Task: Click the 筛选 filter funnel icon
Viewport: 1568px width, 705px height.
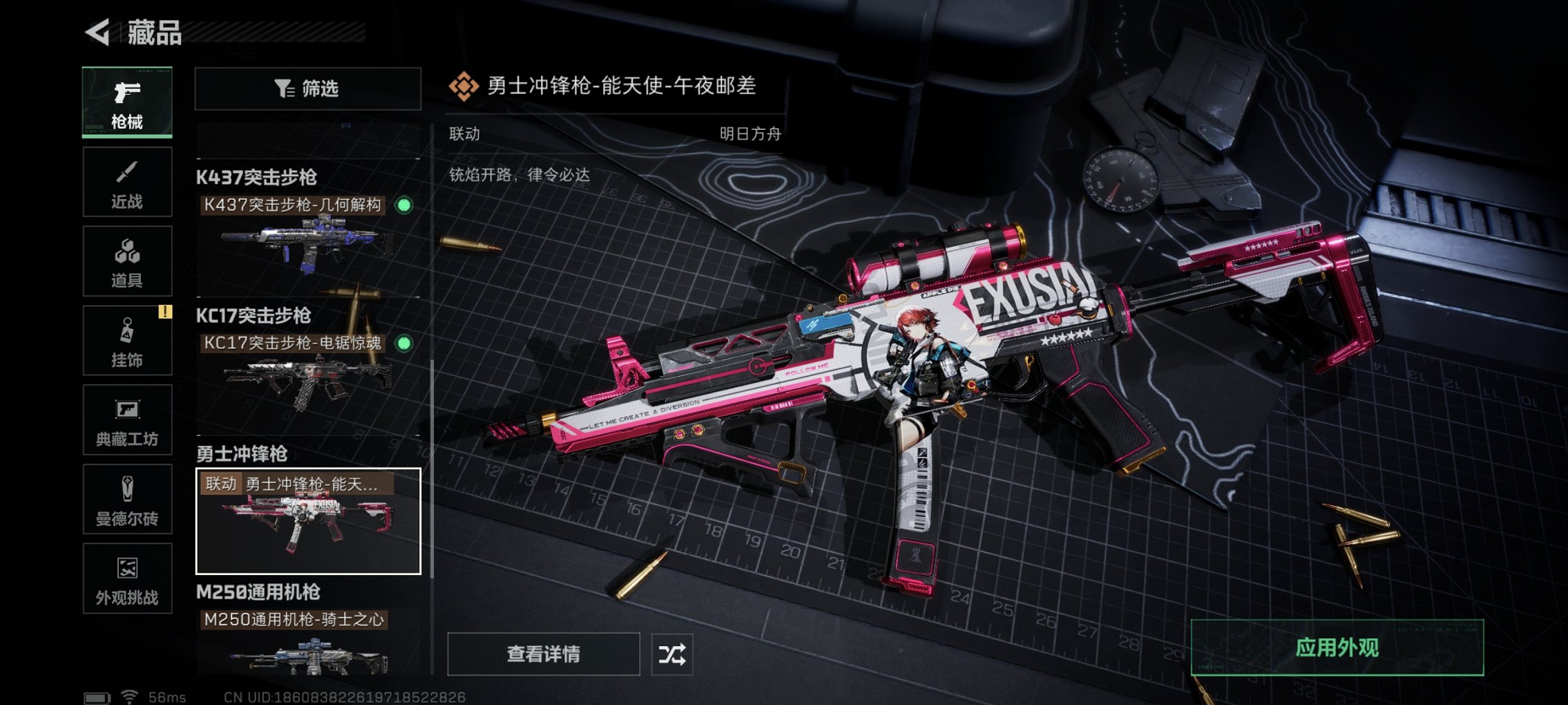Action: (x=283, y=89)
